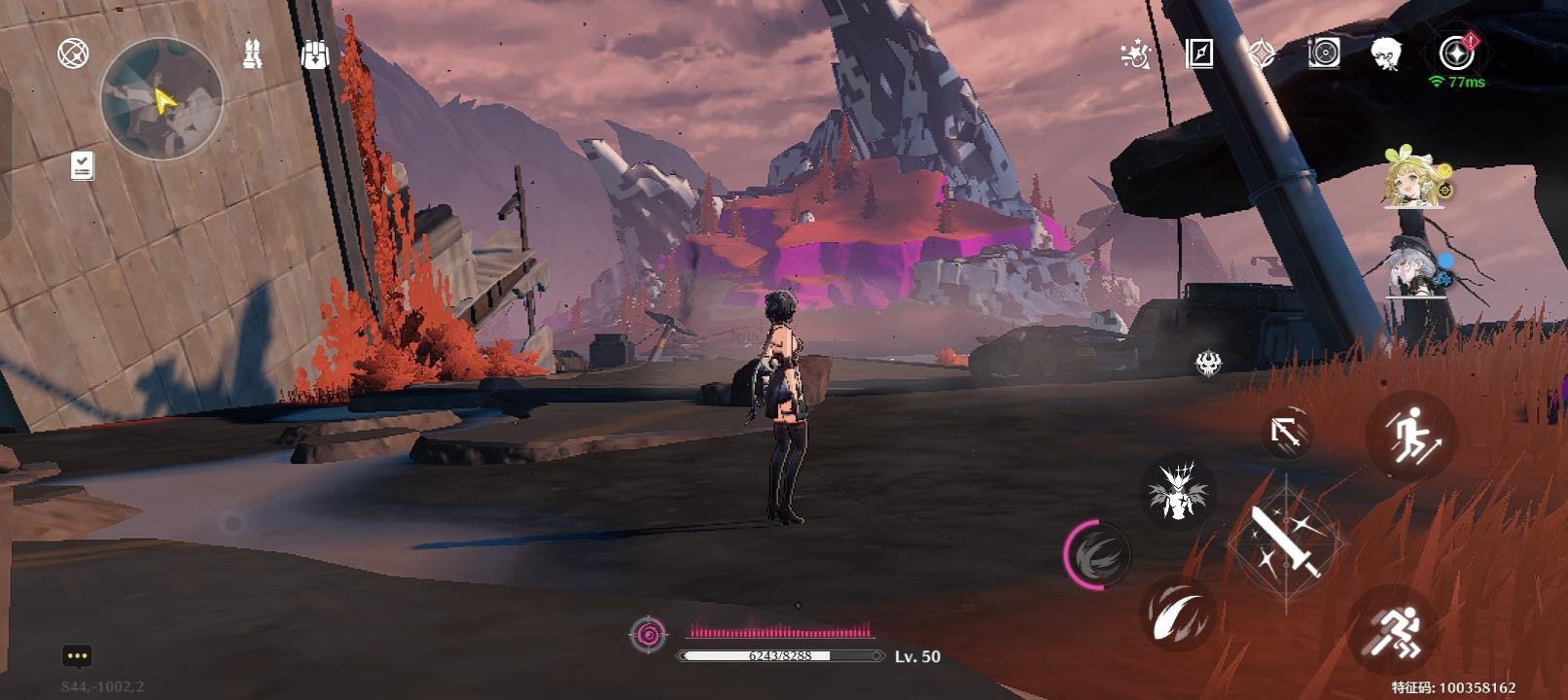Tap the twin towers icon
Viewport: 1568px width, 700px height.
(x=253, y=54)
